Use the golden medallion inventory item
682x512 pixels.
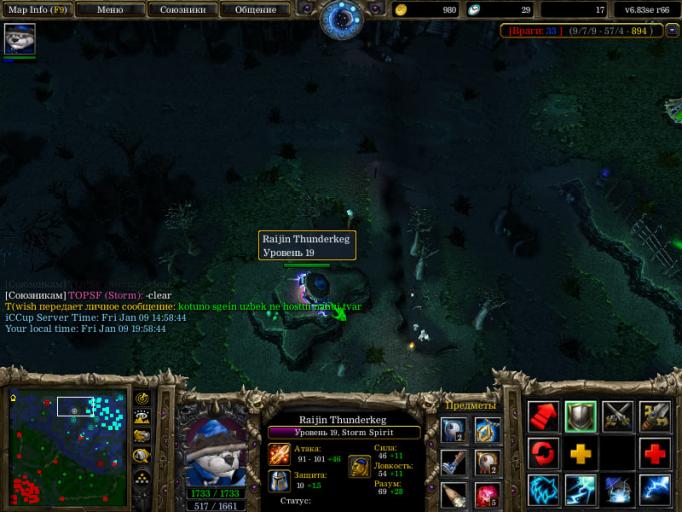point(487,431)
